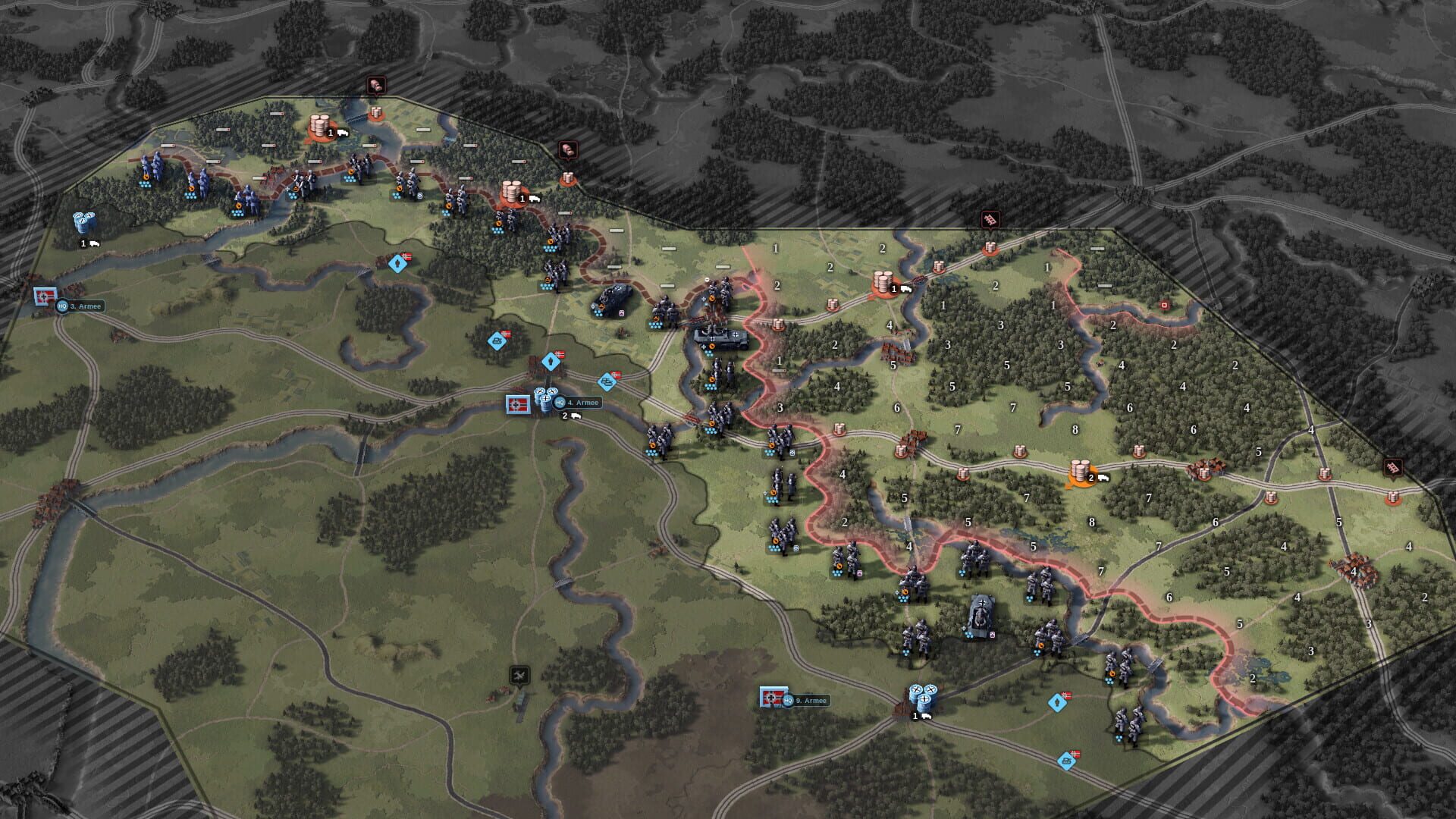Image resolution: width=1456 pixels, height=819 pixels.
Task: Toggle the commander portrait objective marker at map top
Action: (x=376, y=83)
